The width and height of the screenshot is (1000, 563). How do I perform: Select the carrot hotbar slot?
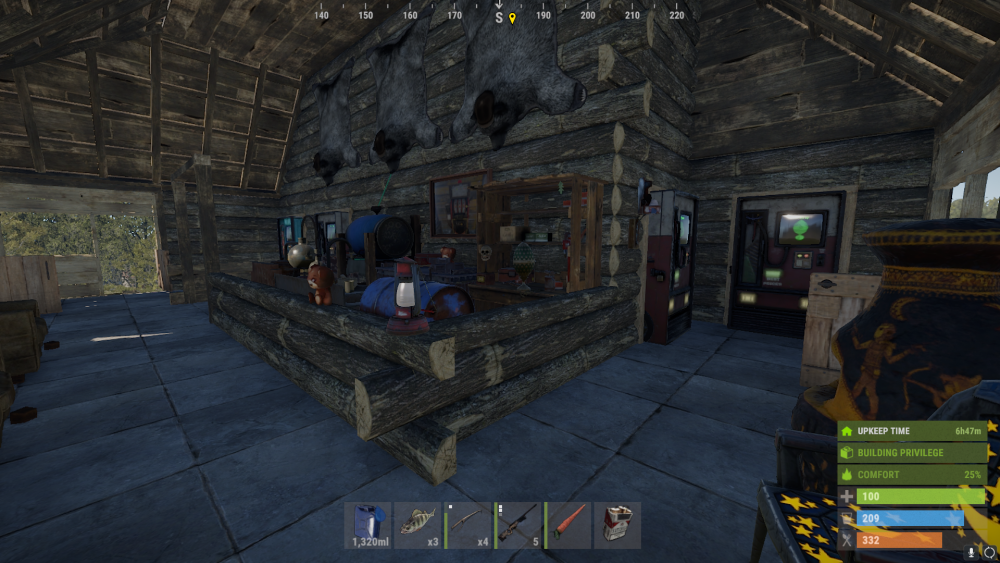pyautogui.click(x=568, y=525)
